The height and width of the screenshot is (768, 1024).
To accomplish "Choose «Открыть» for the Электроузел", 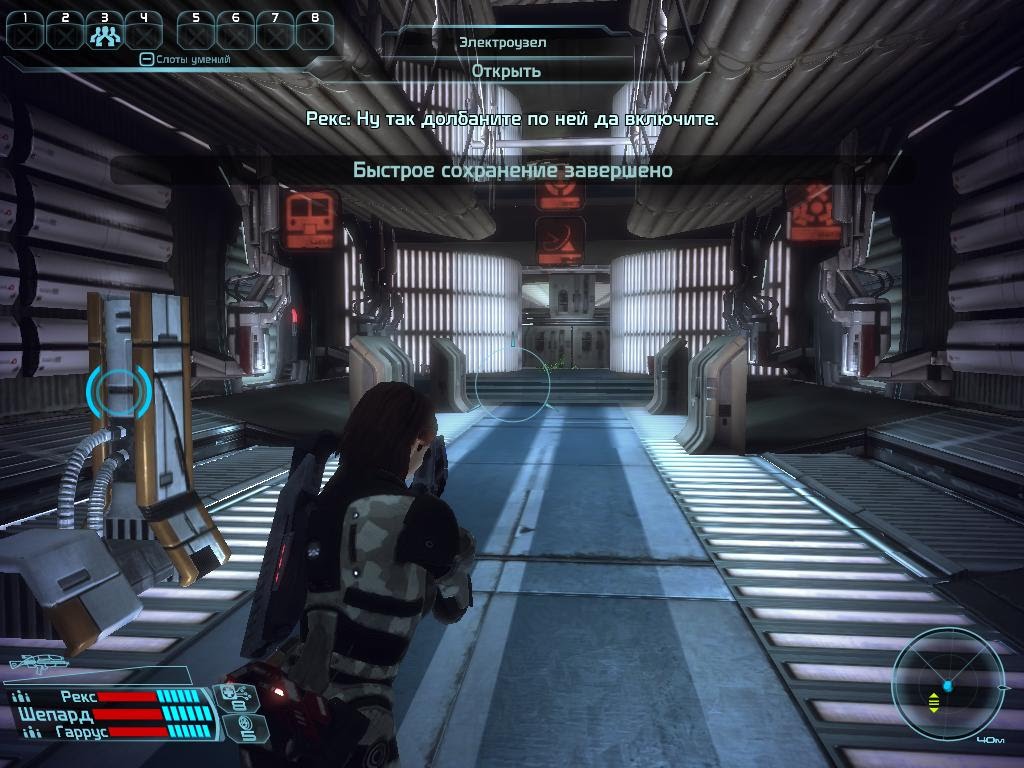I will pos(506,71).
